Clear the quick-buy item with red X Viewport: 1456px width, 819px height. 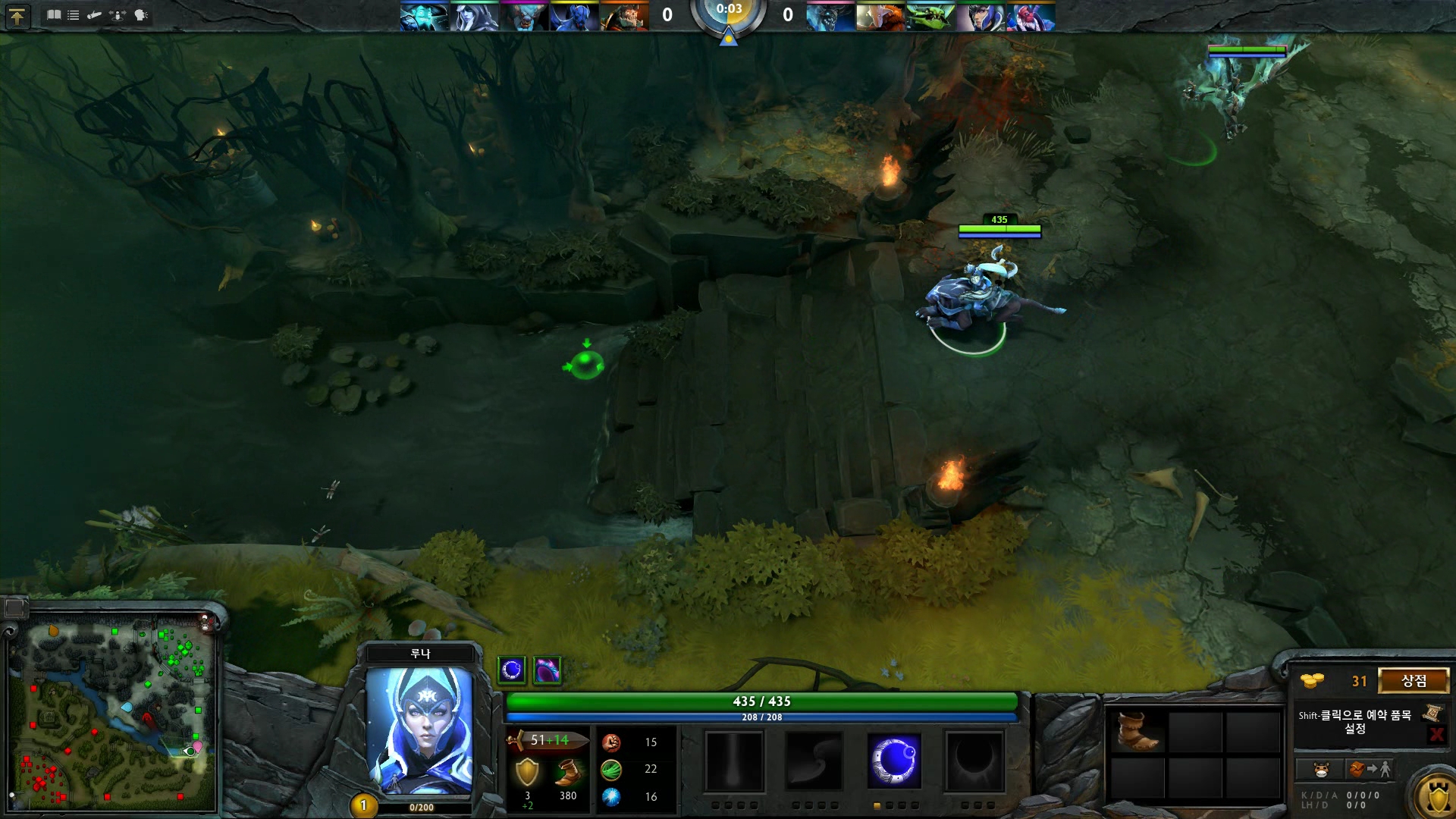pos(1436,733)
